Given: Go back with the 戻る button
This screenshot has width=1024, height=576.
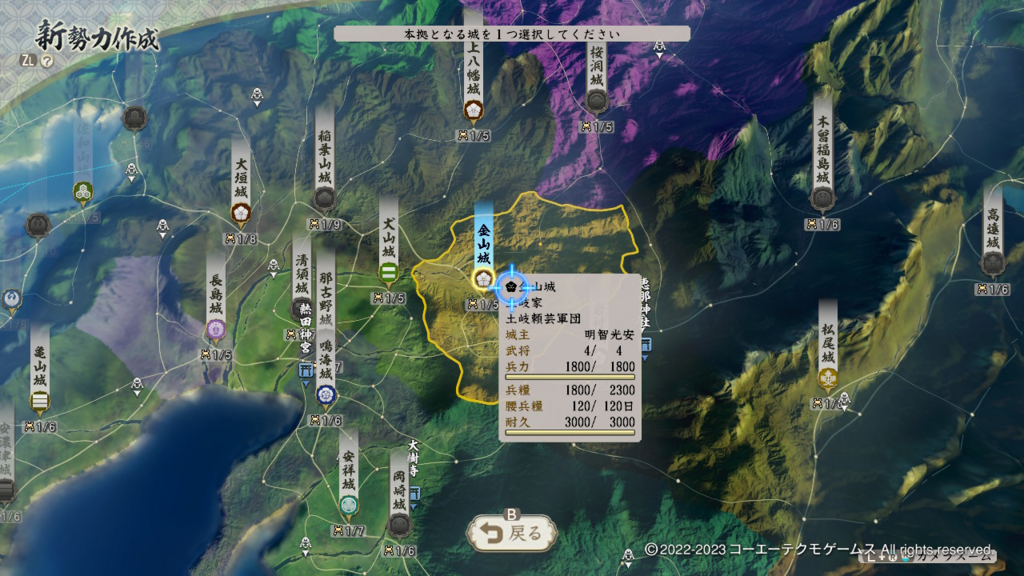Looking at the screenshot, I should click(x=512, y=533).
